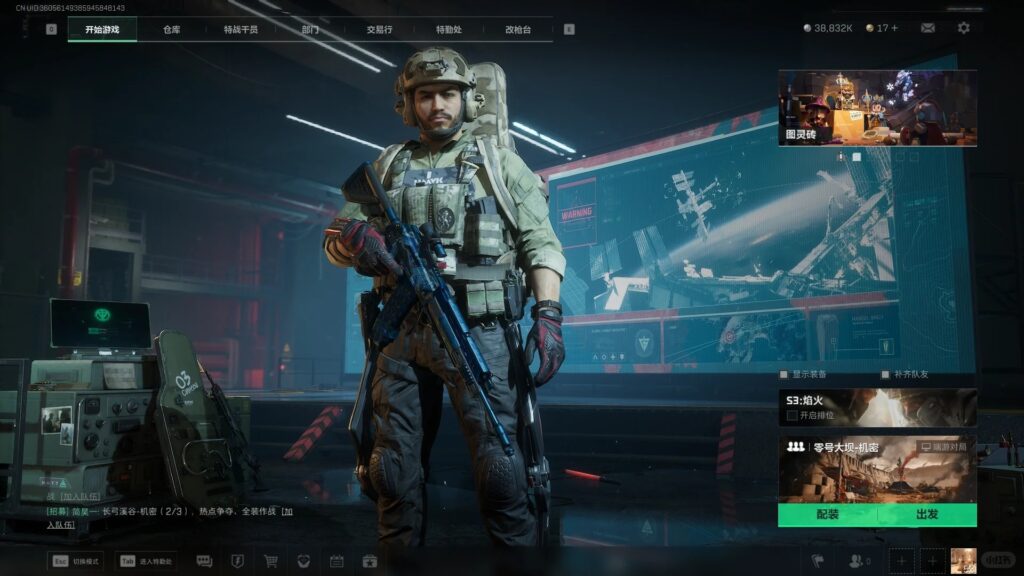Start the match with 出发
Viewport: 1024px width, 576px height.
point(927,514)
